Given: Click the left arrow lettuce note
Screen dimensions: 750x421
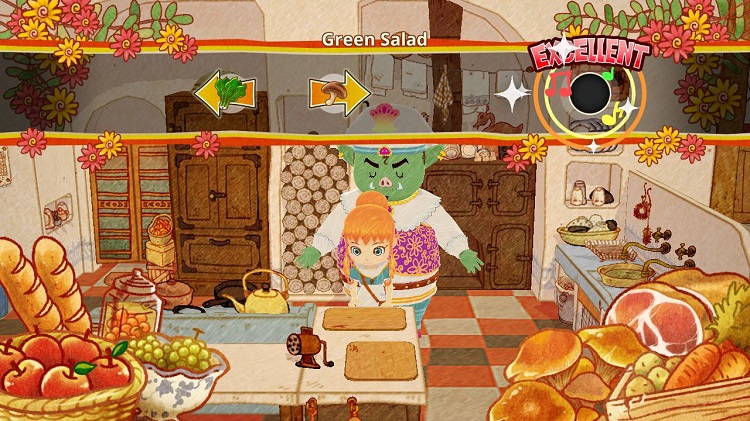Looking at the screenshot, I should [224, 94].
